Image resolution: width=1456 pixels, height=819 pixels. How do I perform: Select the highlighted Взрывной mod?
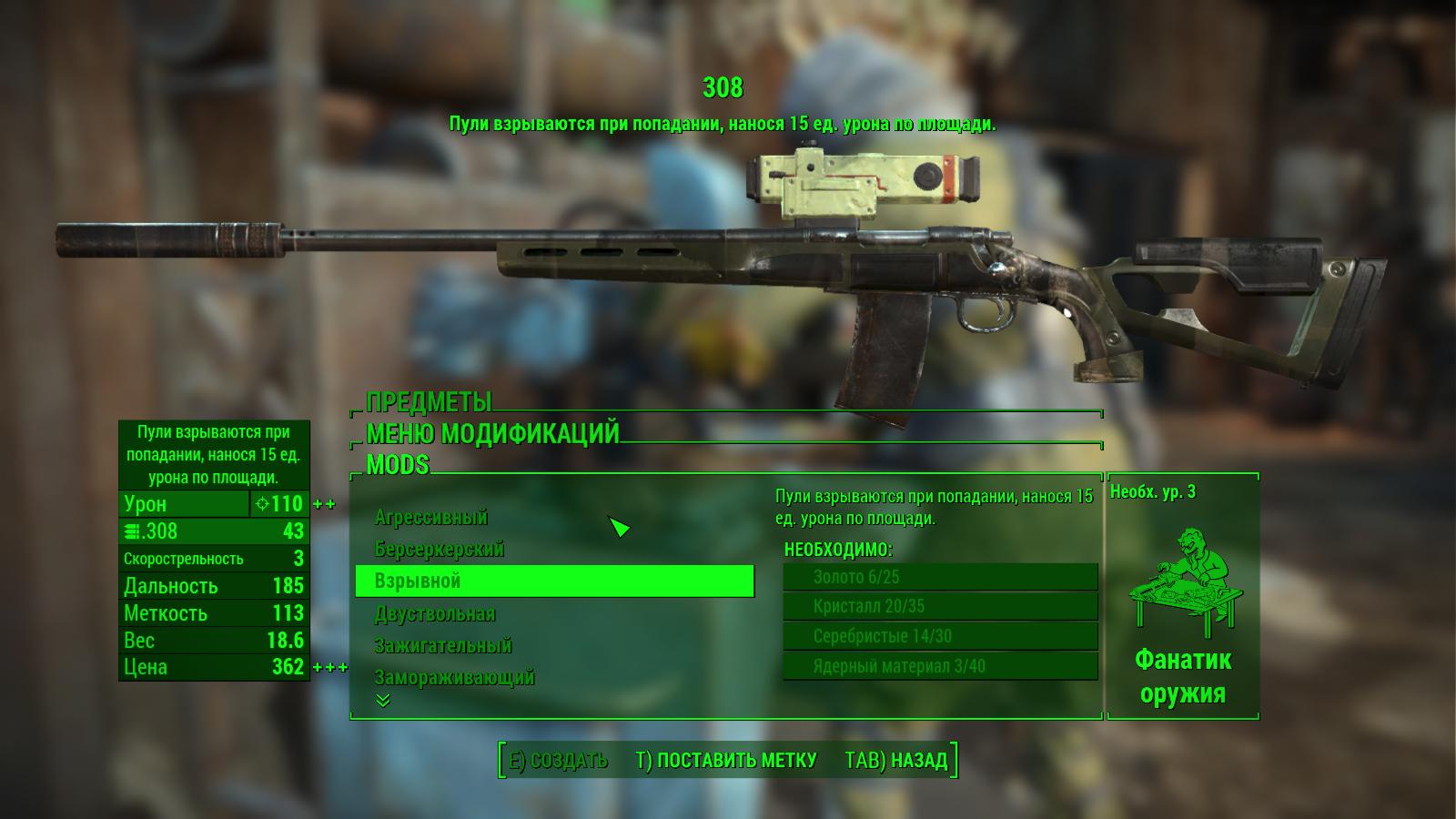[554, 581]
